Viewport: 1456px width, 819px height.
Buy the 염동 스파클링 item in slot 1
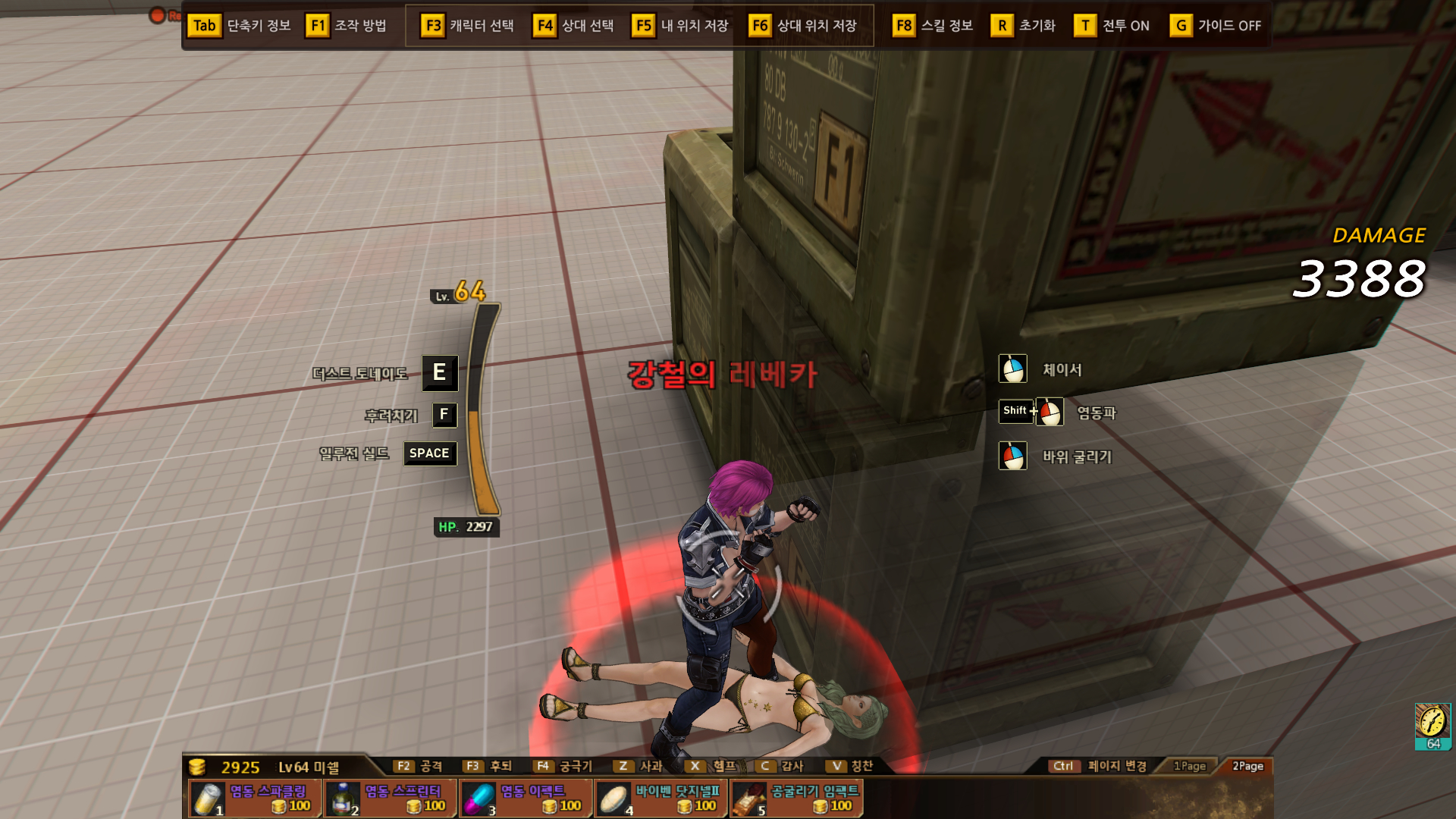click(252, 799)
